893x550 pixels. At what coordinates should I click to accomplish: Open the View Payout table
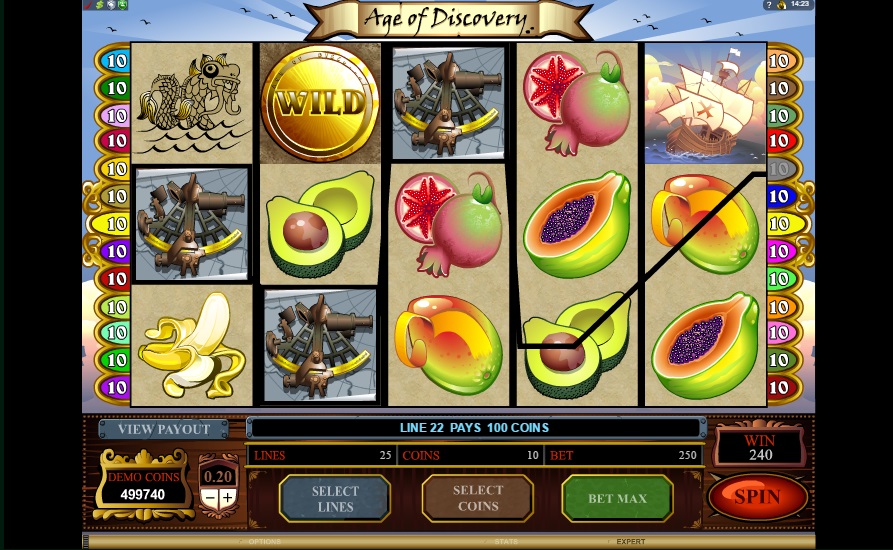click(x=164, y=429)
